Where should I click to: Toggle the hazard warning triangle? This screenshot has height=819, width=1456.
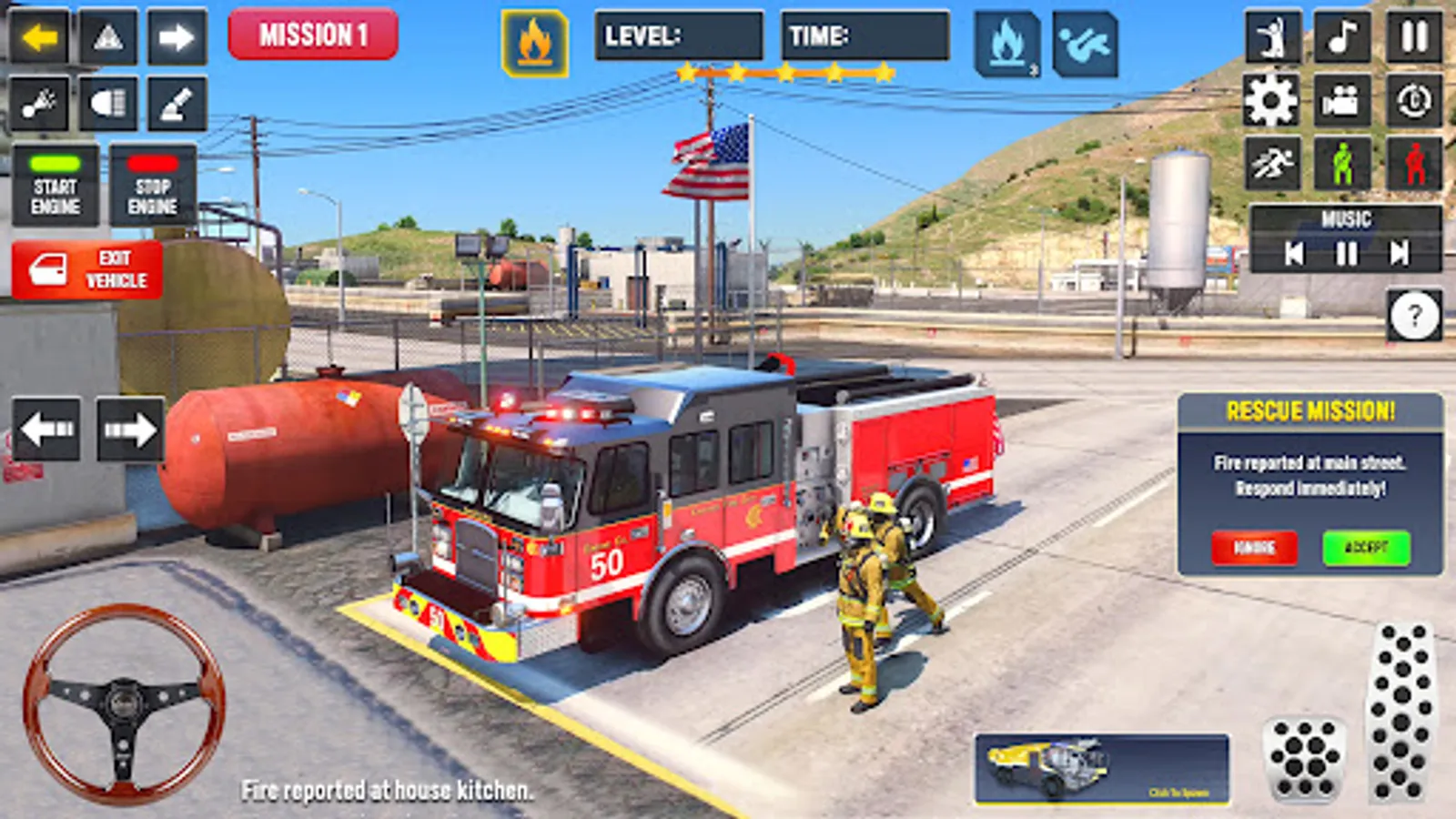pos(106,36)
